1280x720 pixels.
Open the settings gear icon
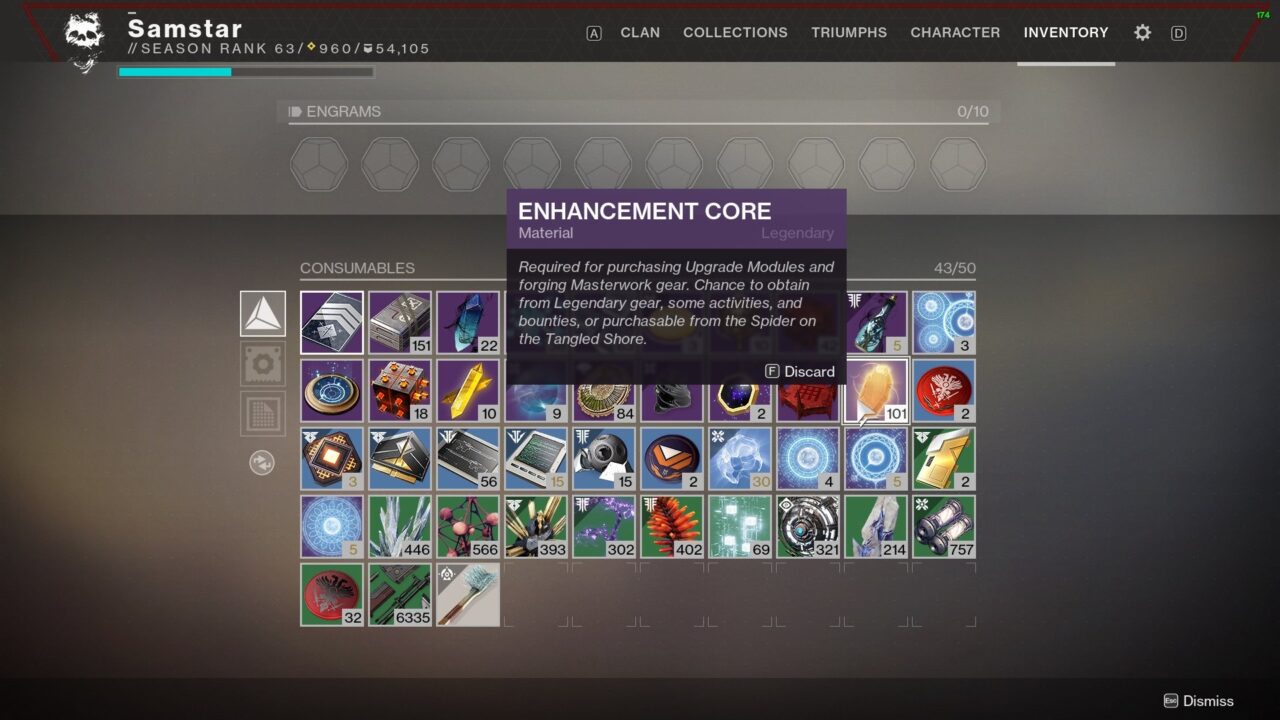click(x=1142, y=33)
